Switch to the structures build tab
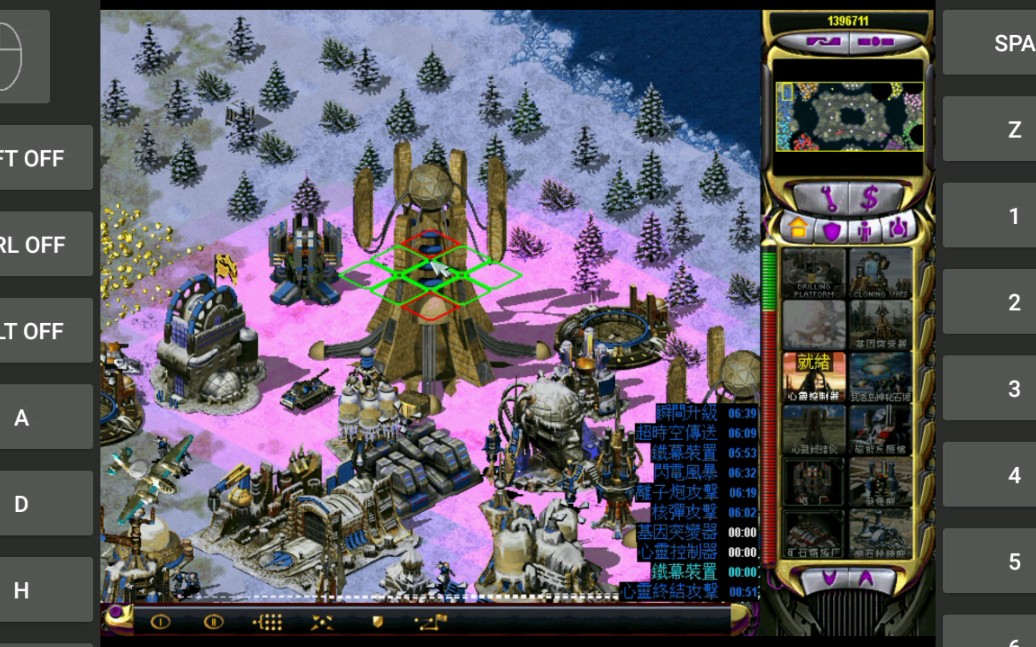This screenshot has height=647, width=1036. [798, 228]
